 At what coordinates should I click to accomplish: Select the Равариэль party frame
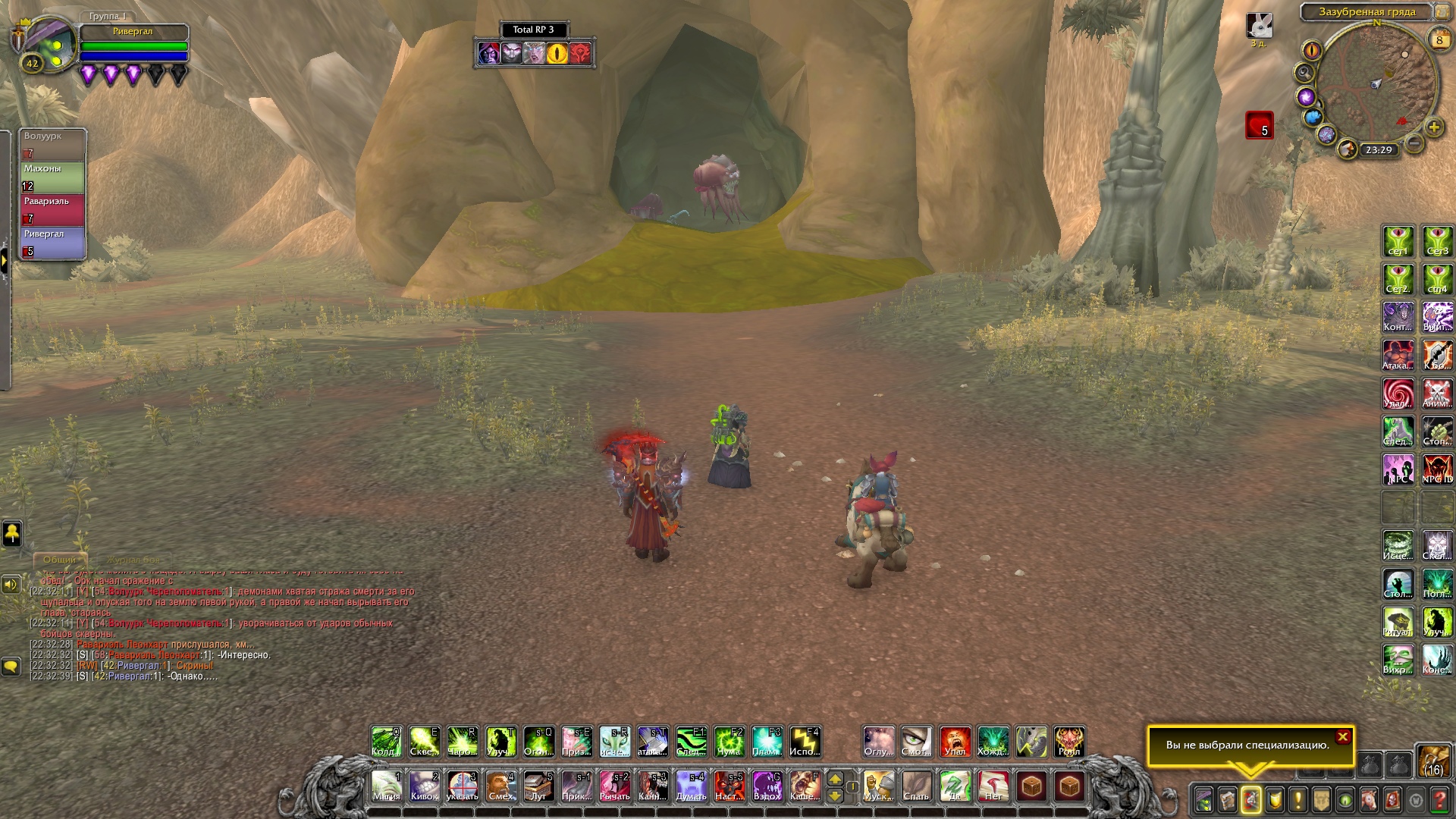pos(53,210)
